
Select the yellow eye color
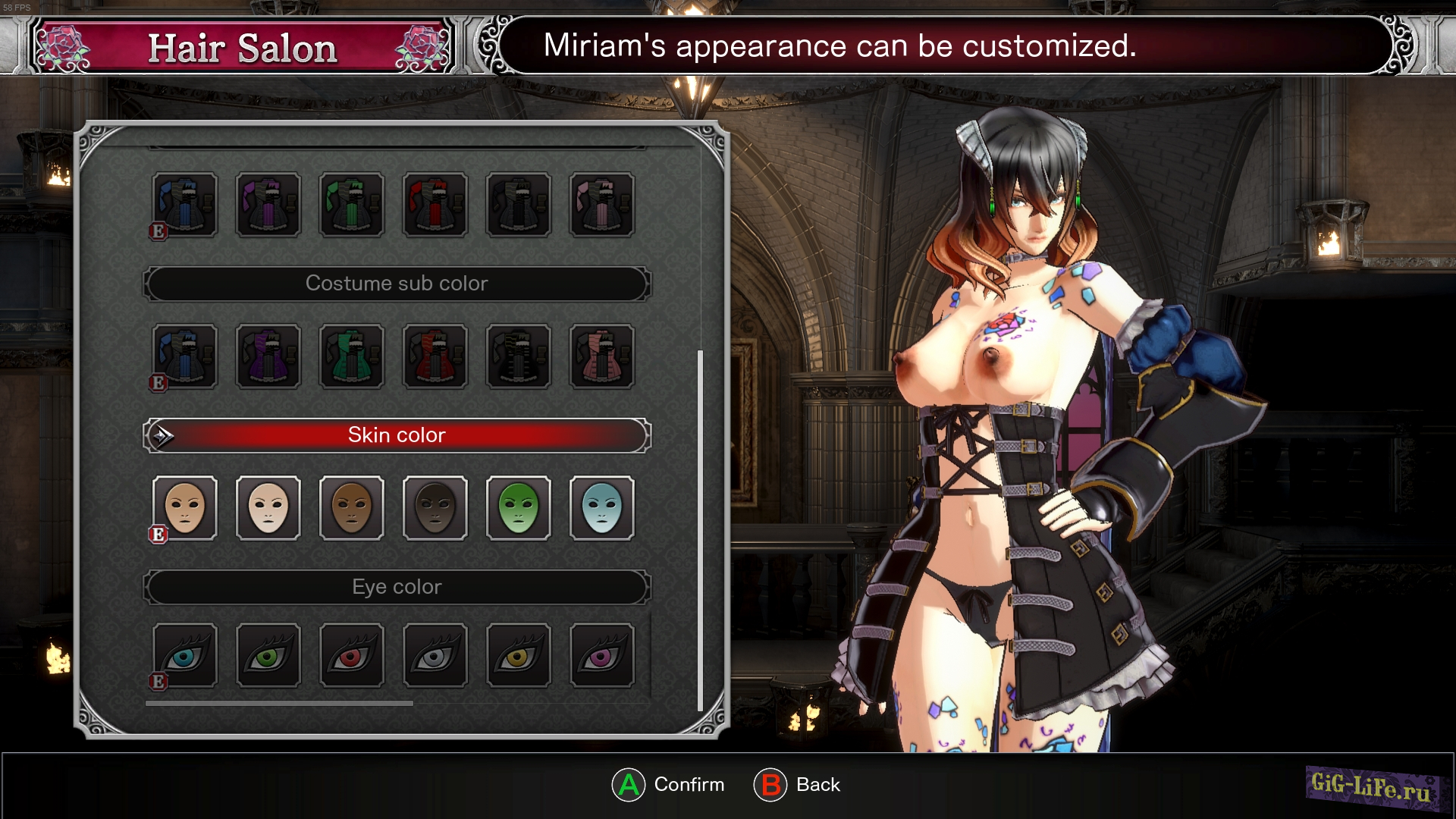click(x=519, y=656)
